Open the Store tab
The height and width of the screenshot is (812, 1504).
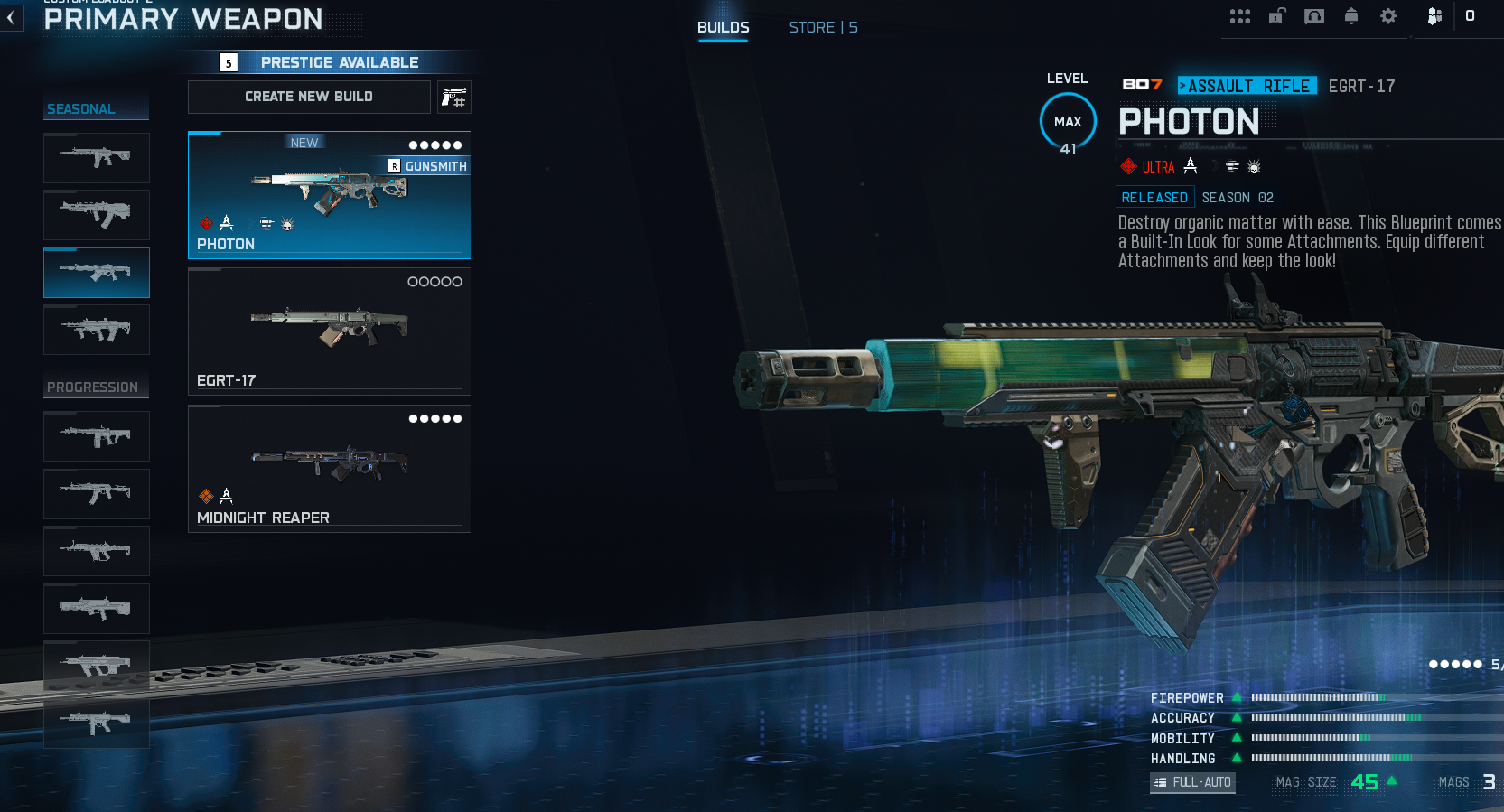(x=823, y=27)
